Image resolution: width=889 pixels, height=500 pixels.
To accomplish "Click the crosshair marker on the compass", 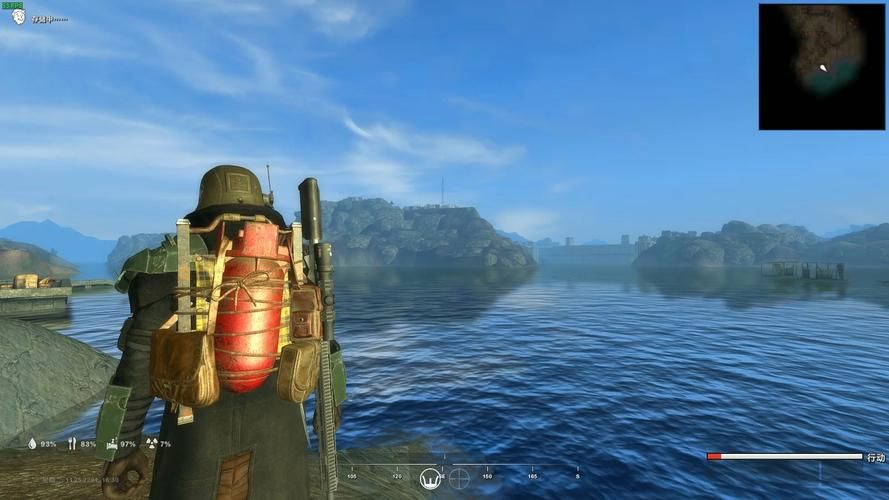I will pyautogui.click(x=459, y=478).
